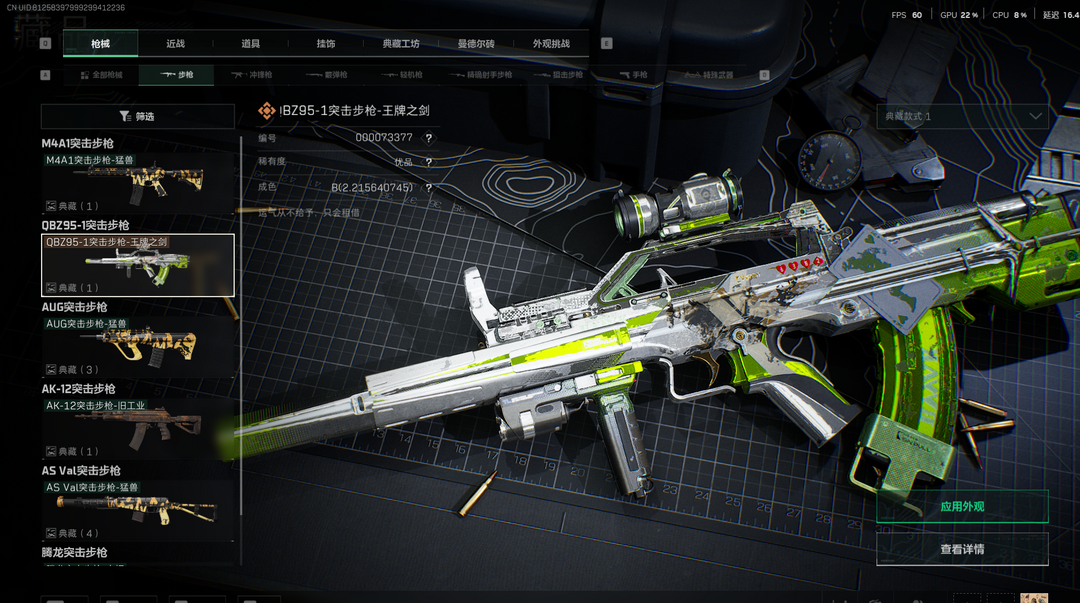Open the 筛选 filter button
Screen dimensions: 1080x603
click(138, 117)
